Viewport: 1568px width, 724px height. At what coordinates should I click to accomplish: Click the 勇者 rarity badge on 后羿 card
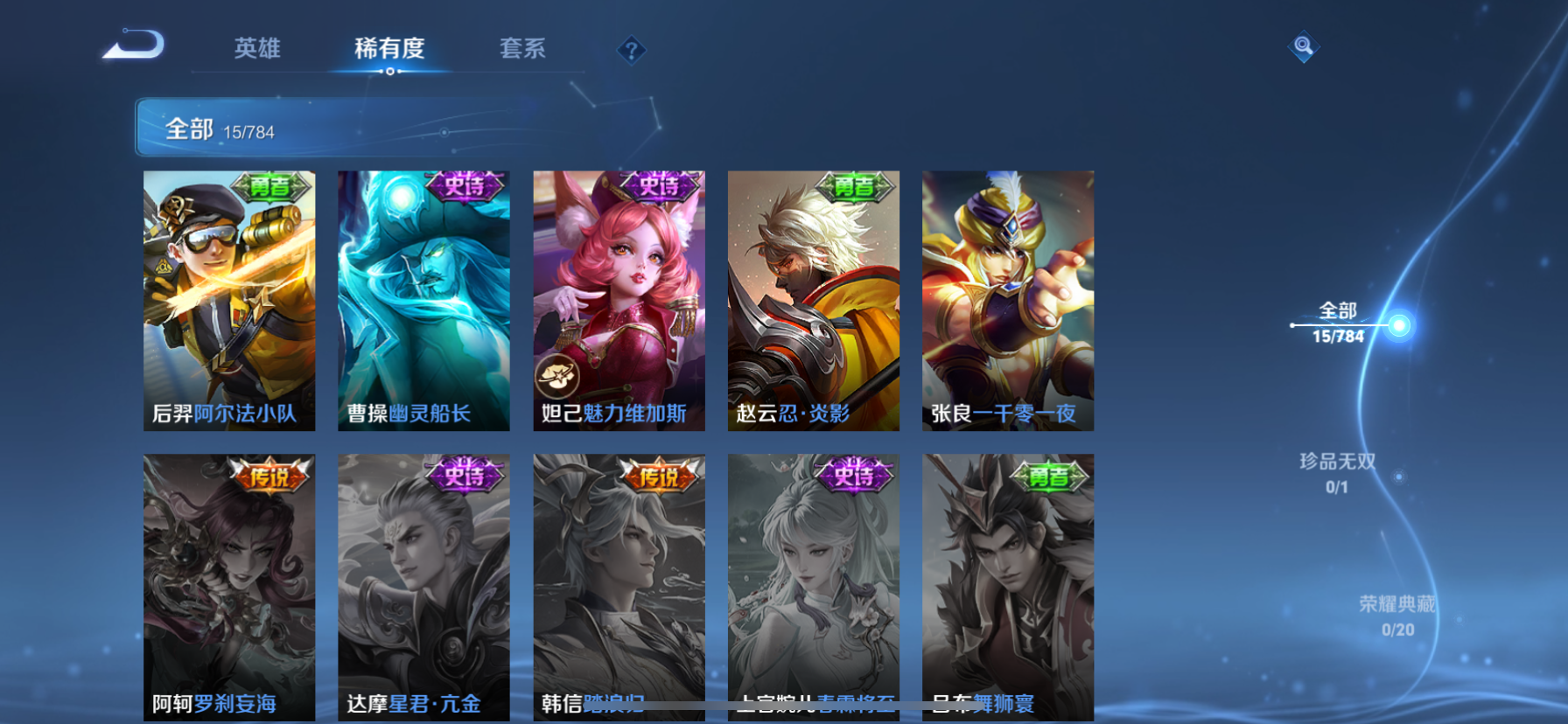click(272, 188)
